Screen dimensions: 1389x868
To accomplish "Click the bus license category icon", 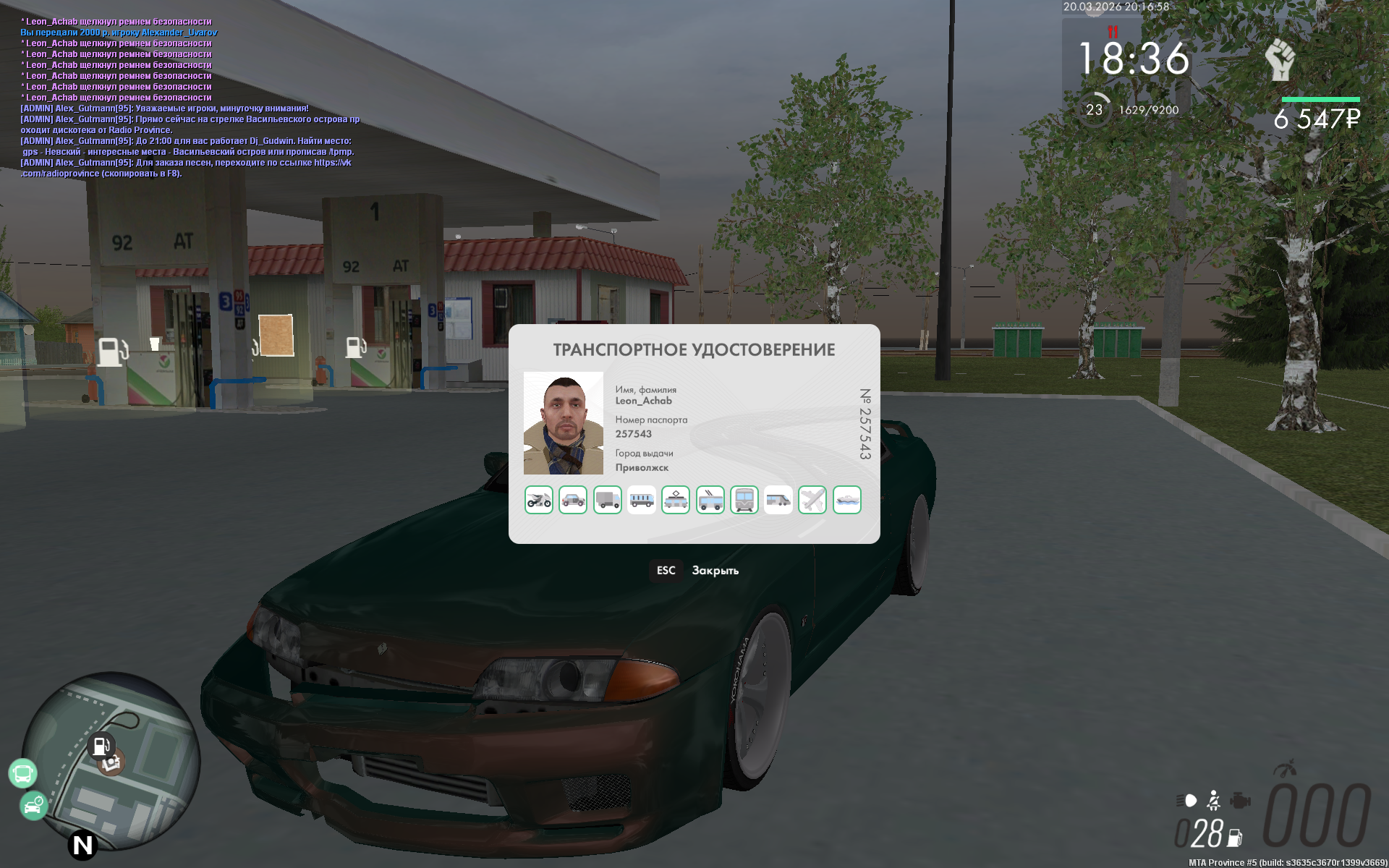I will click(642, 500).
